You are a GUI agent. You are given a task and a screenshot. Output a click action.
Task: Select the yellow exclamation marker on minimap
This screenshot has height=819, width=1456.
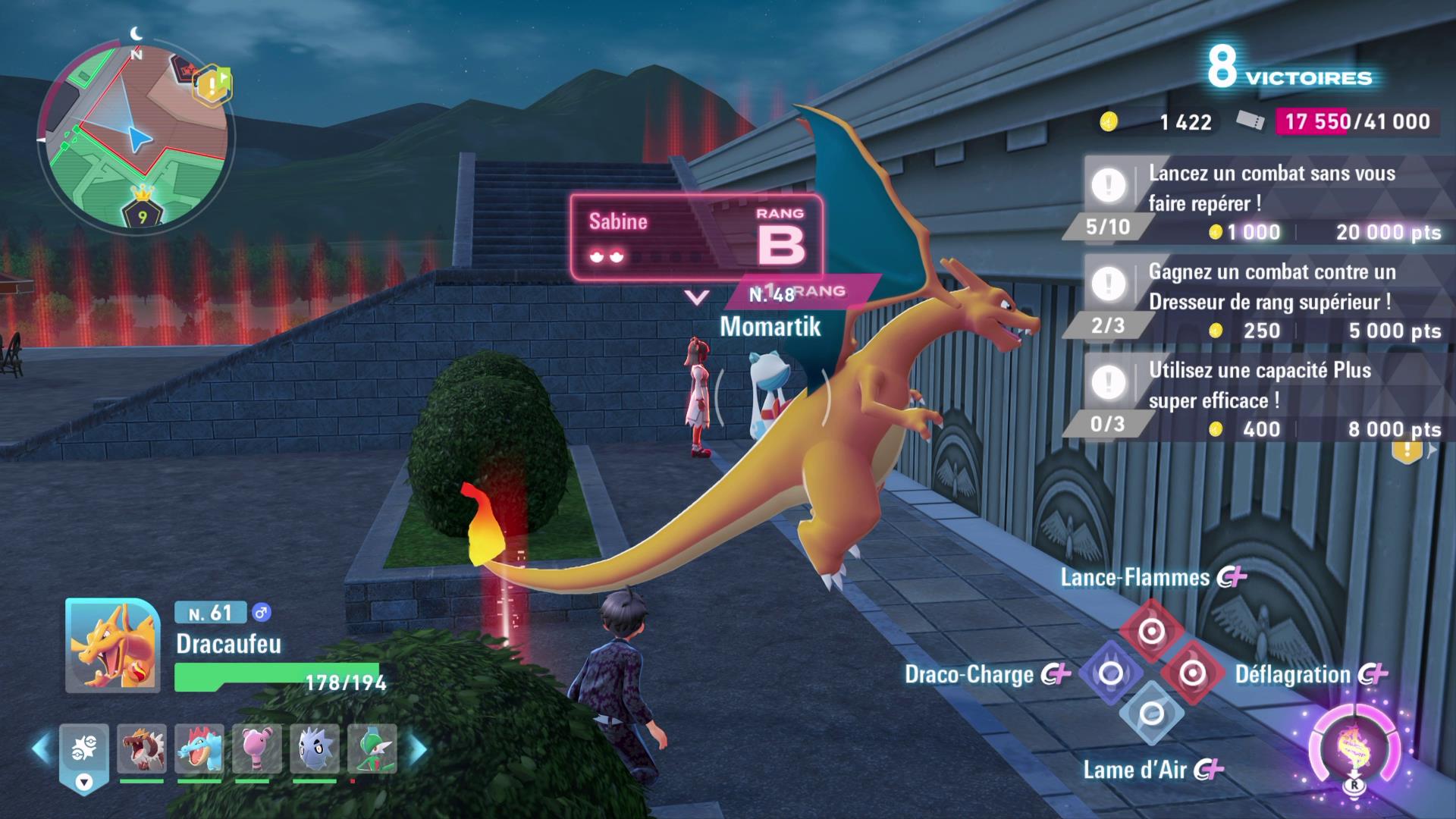click(212, 83)
